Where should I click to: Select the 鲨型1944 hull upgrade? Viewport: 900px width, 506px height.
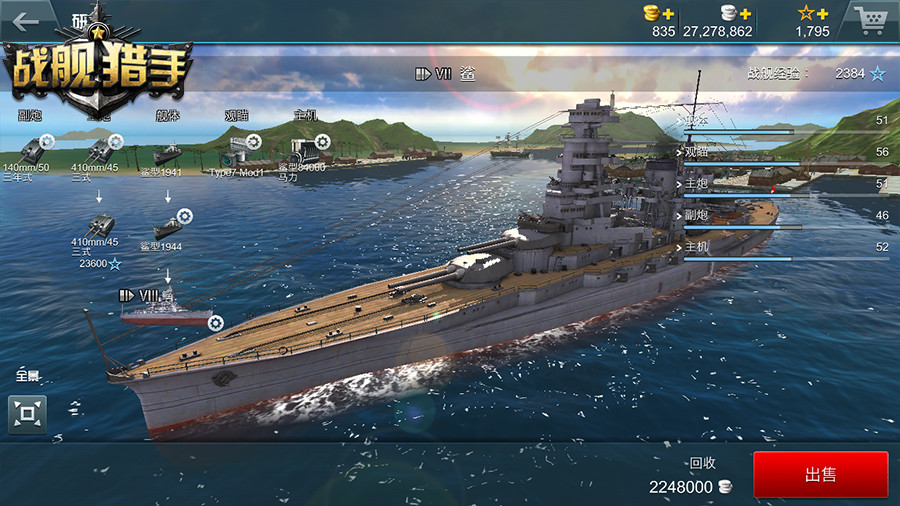click(x=167, y=227)
